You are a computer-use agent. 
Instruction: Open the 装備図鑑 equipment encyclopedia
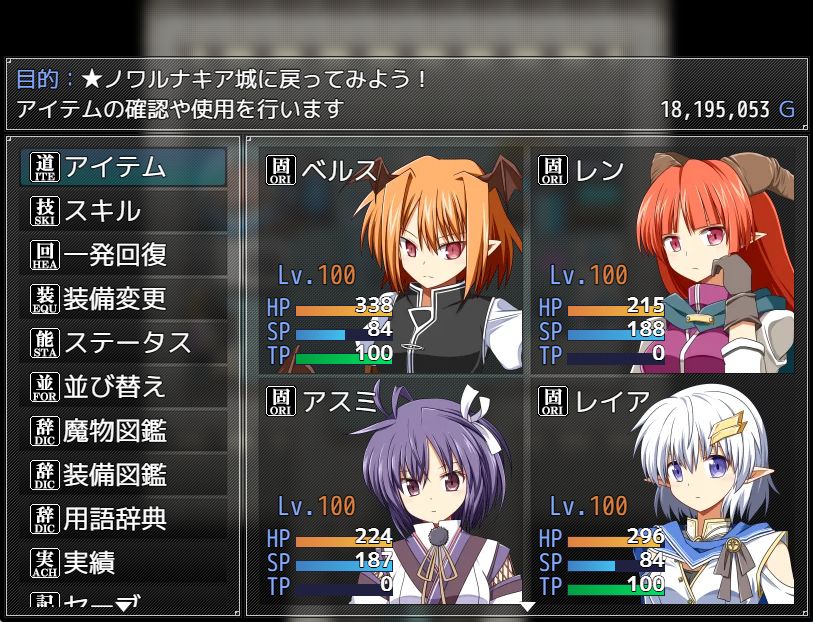[123, 475]
